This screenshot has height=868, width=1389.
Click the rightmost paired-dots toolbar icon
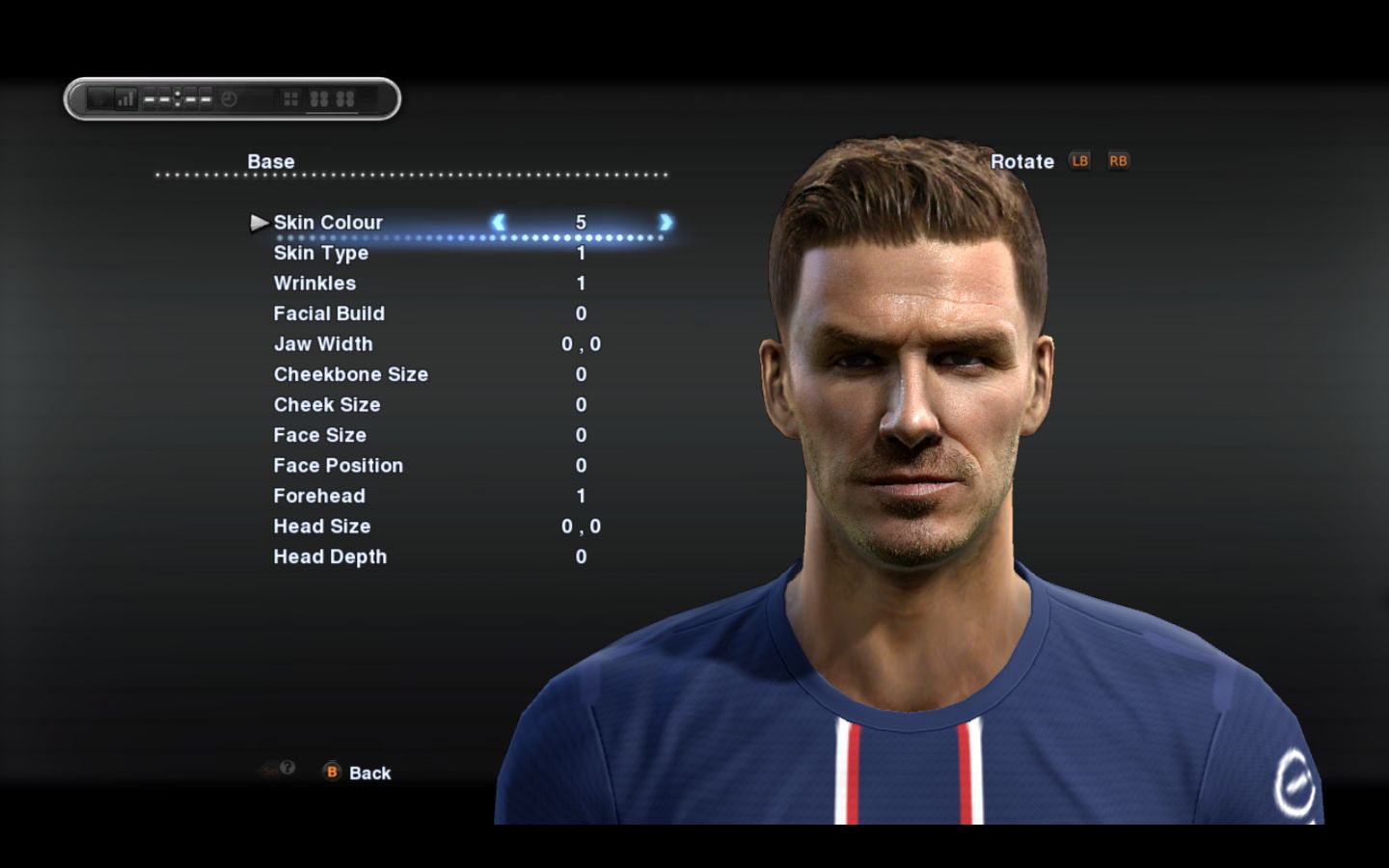[x=346, y=97]
